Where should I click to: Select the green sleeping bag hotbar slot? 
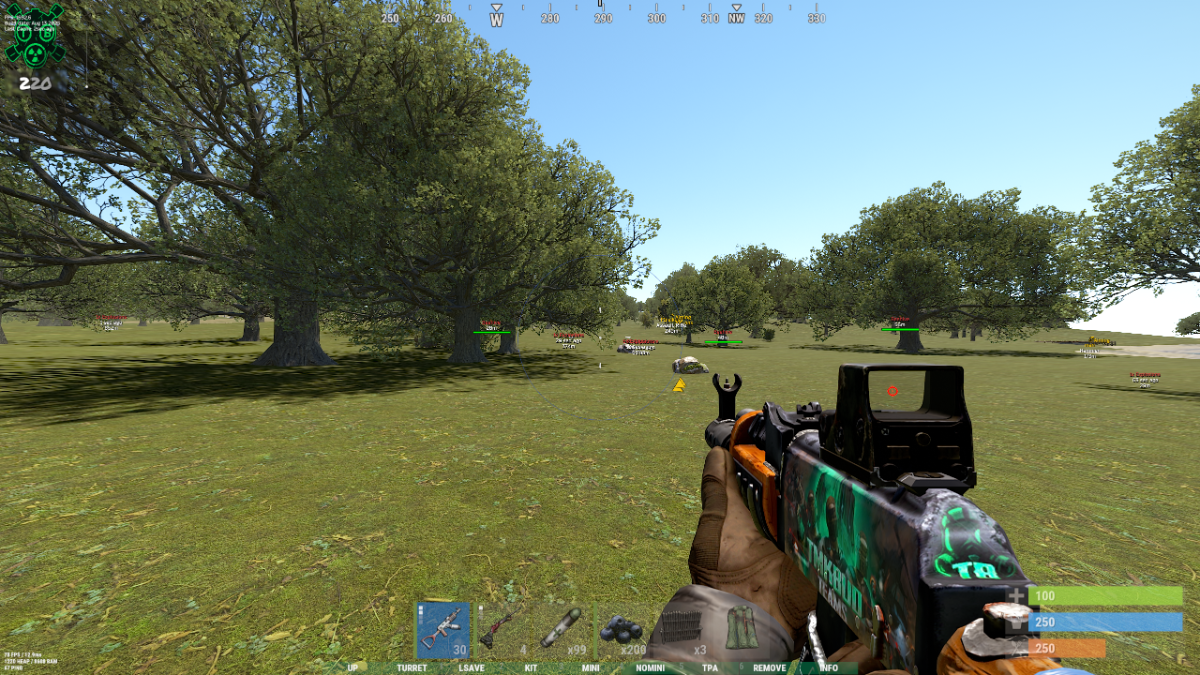pos(742,629)
